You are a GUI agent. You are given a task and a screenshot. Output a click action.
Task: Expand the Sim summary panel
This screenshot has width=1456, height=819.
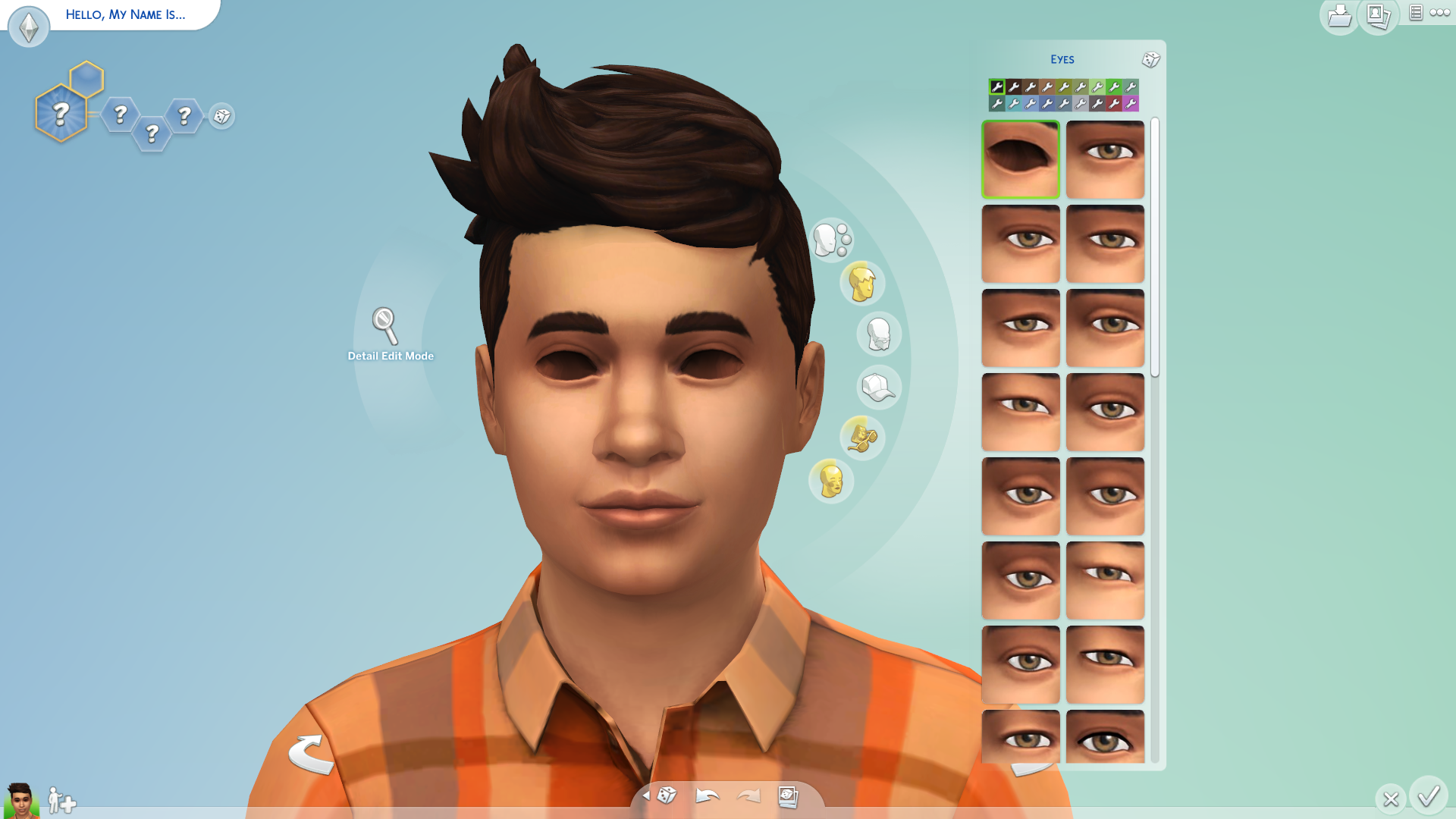(1415, 13)
